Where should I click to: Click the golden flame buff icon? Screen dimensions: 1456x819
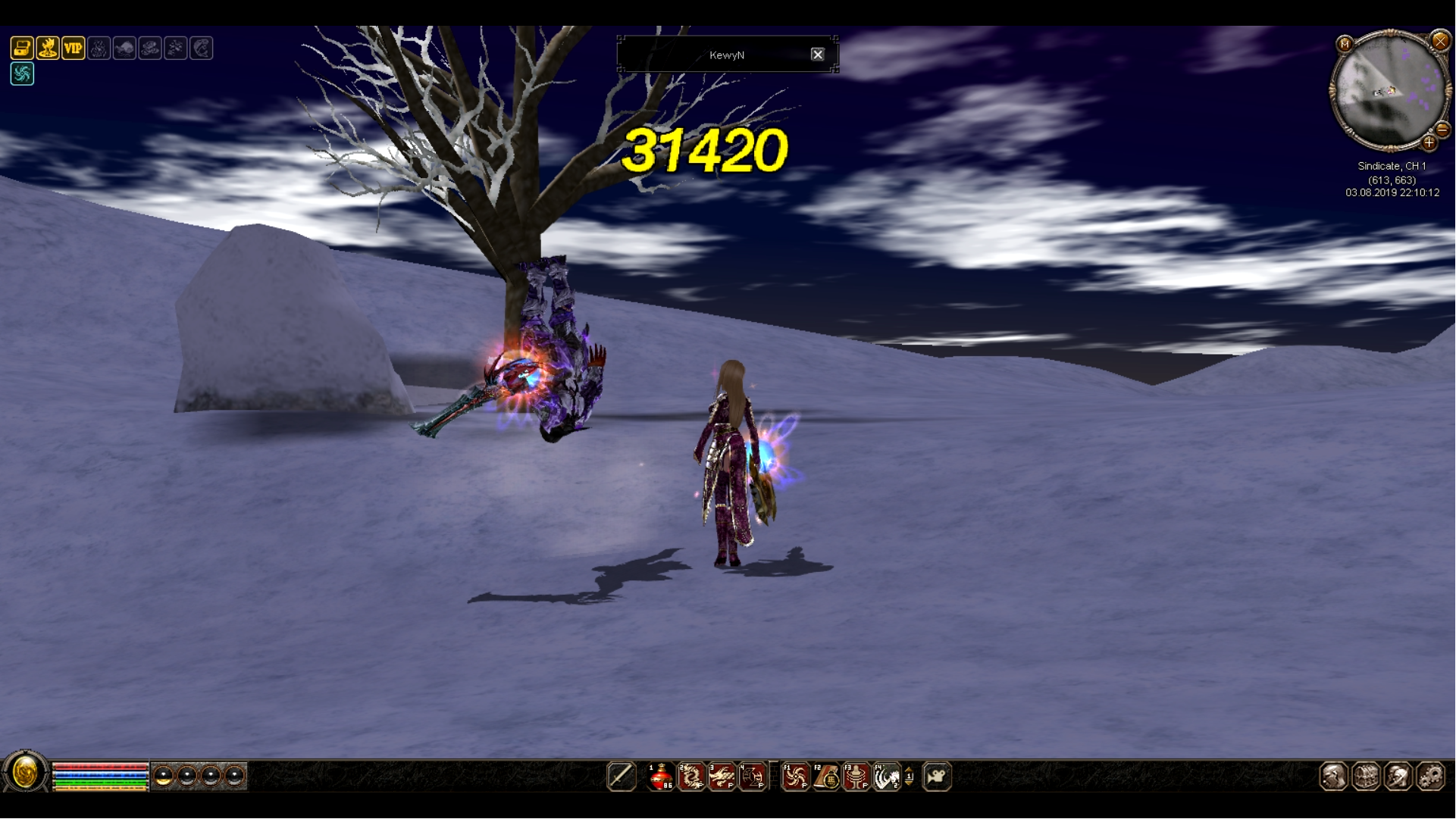pyautogui.click(x=48, y=48)
